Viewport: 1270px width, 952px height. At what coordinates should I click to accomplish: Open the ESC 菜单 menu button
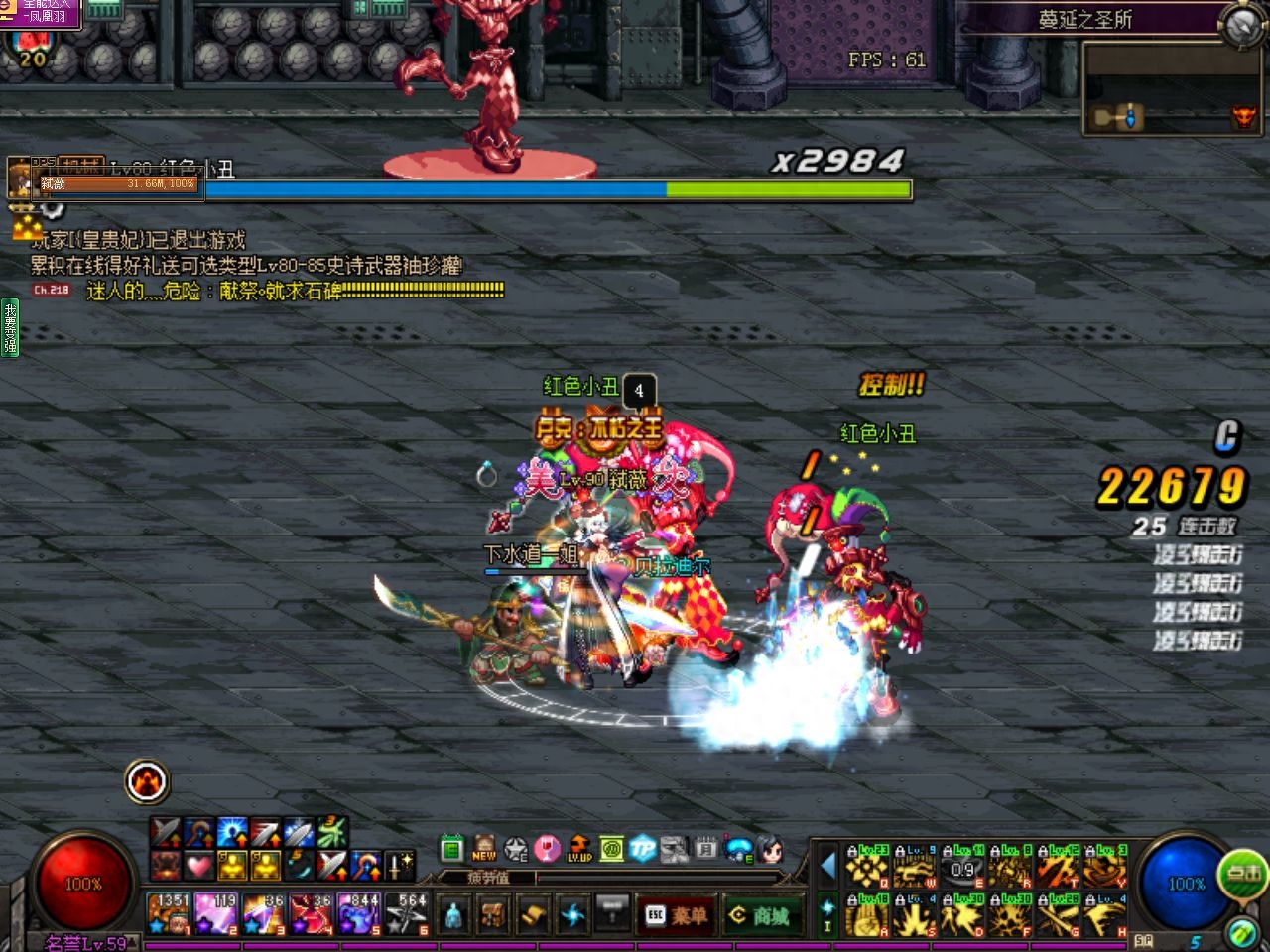679,915
